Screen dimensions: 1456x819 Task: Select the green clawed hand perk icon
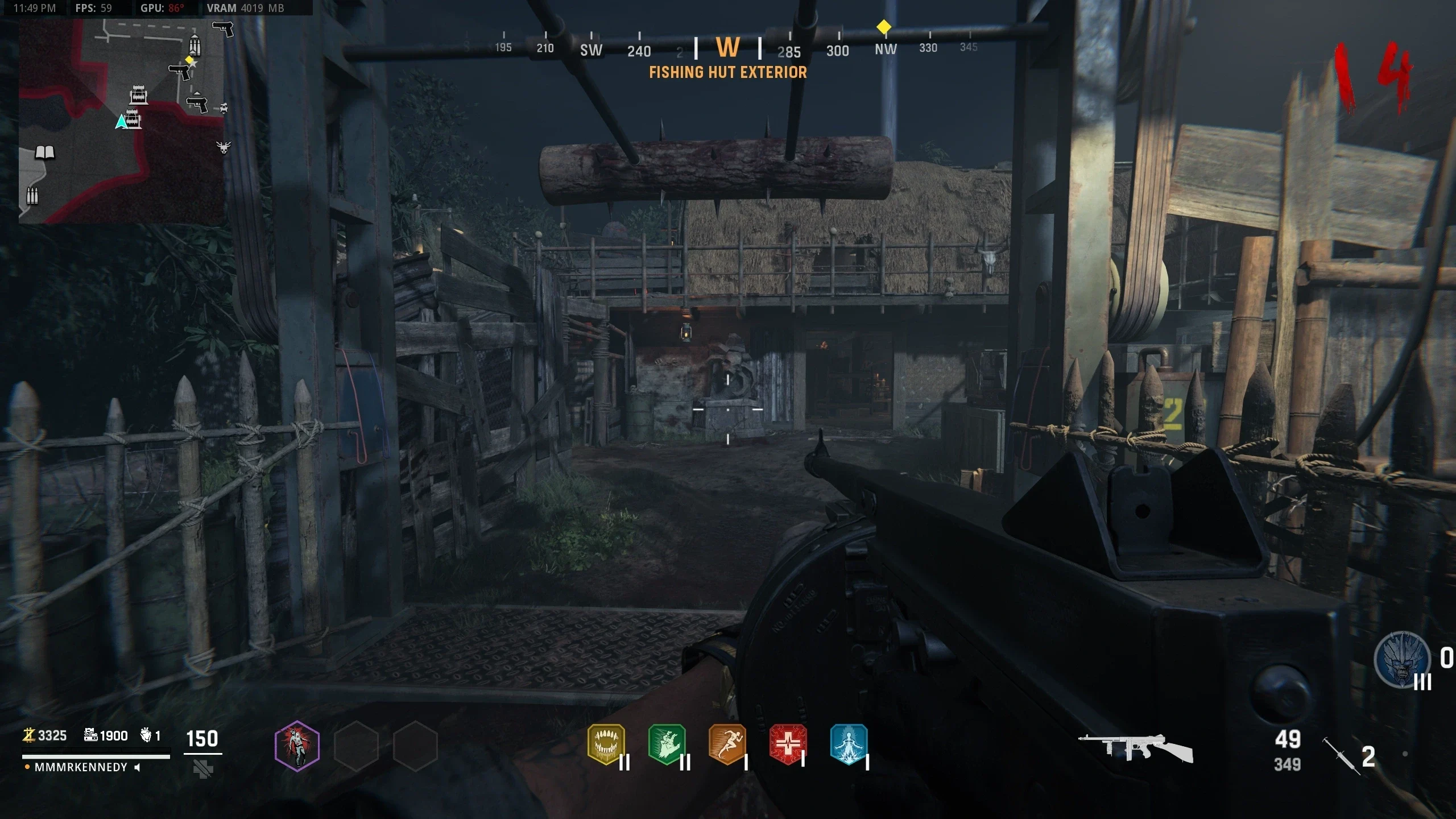click(667, 744)
